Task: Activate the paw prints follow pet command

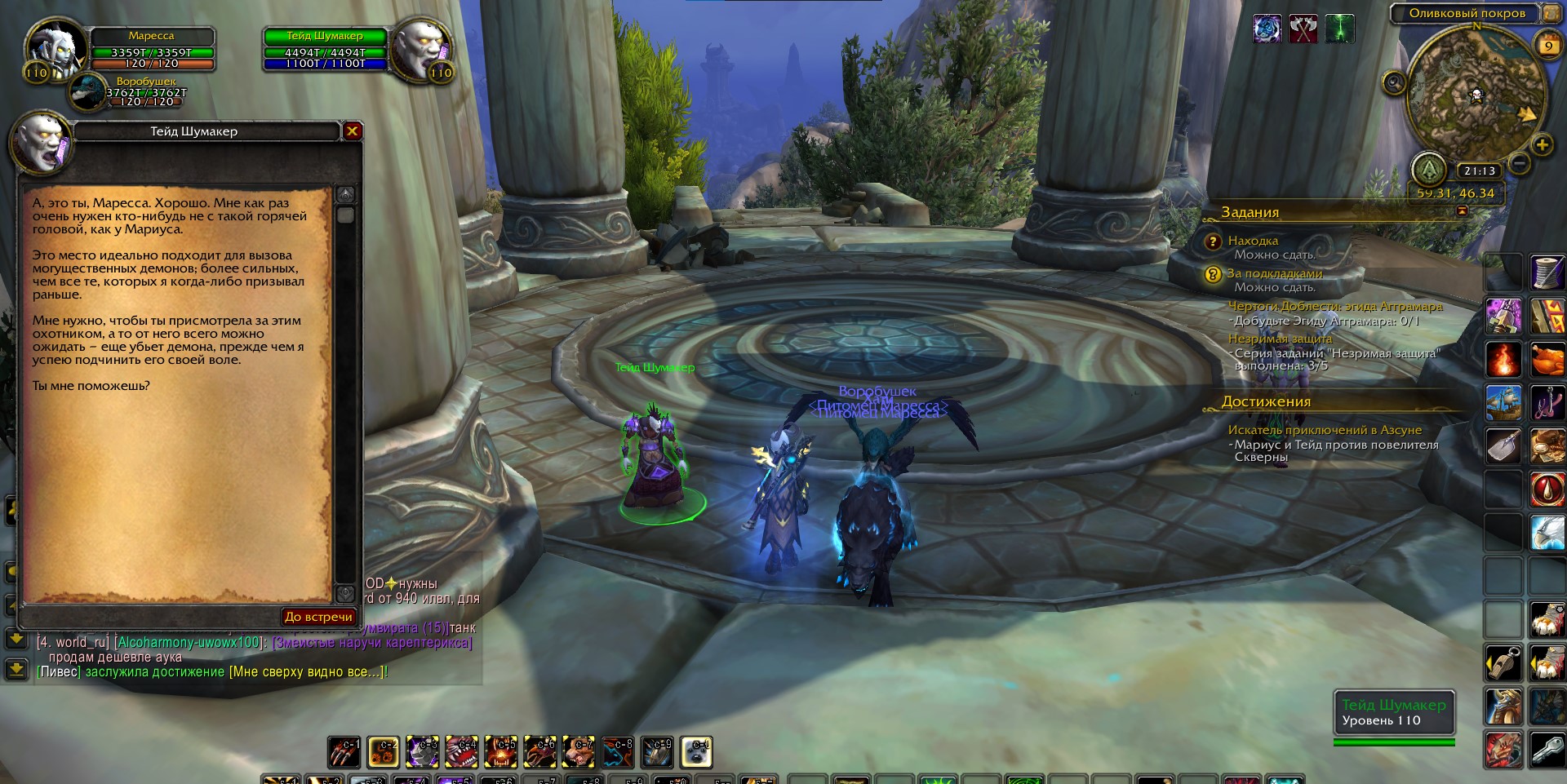Action: pos(383,752)
